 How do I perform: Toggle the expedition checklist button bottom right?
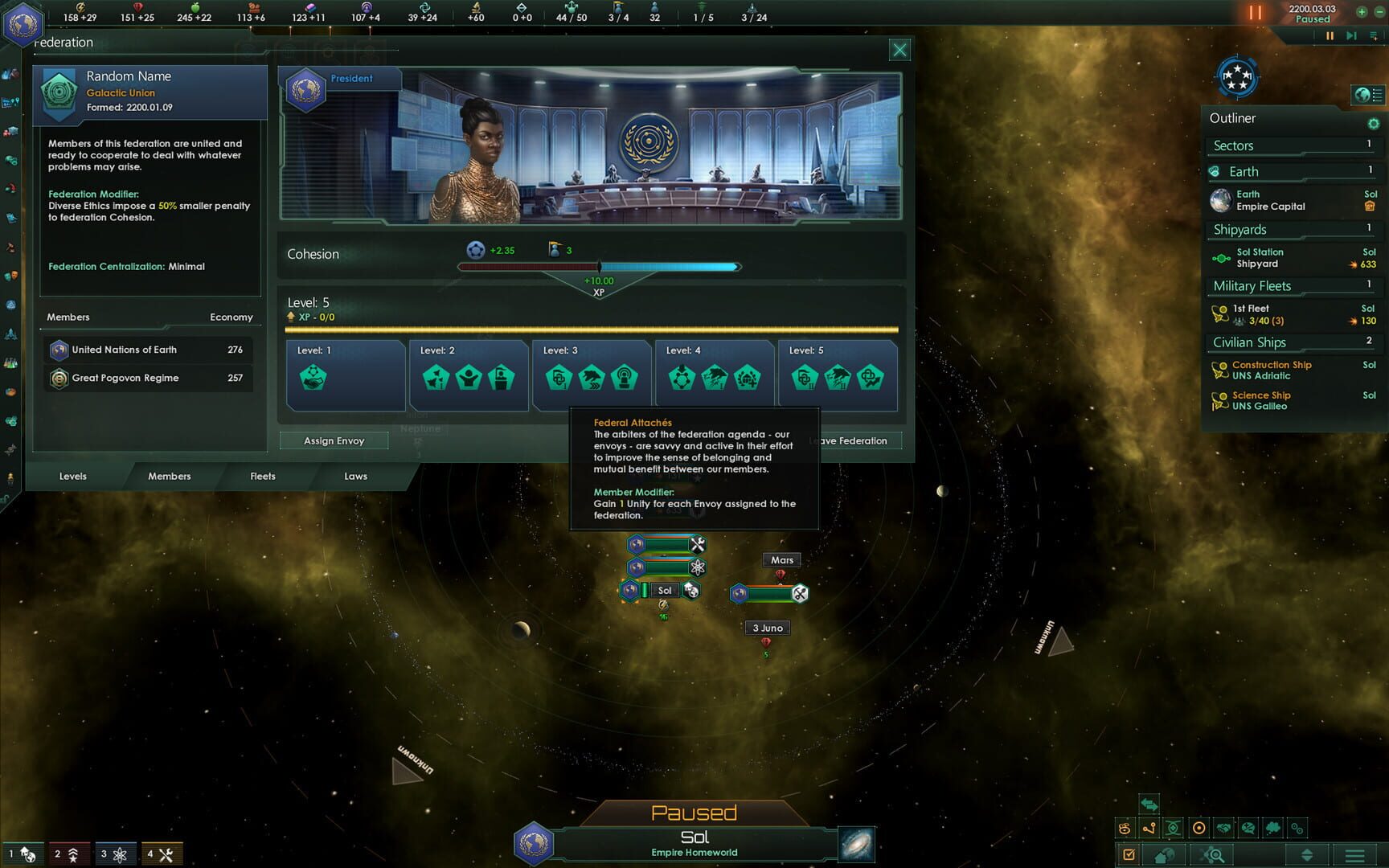[x=1131, y=855]
